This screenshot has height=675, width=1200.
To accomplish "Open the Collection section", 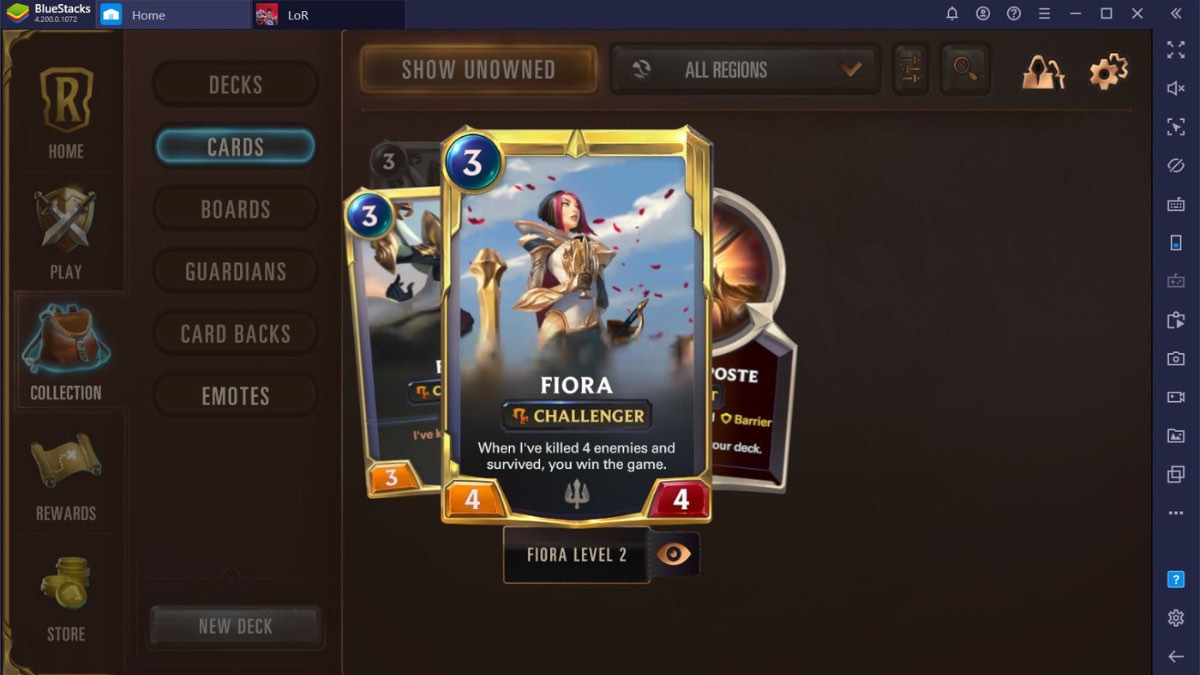I will 66,353.
